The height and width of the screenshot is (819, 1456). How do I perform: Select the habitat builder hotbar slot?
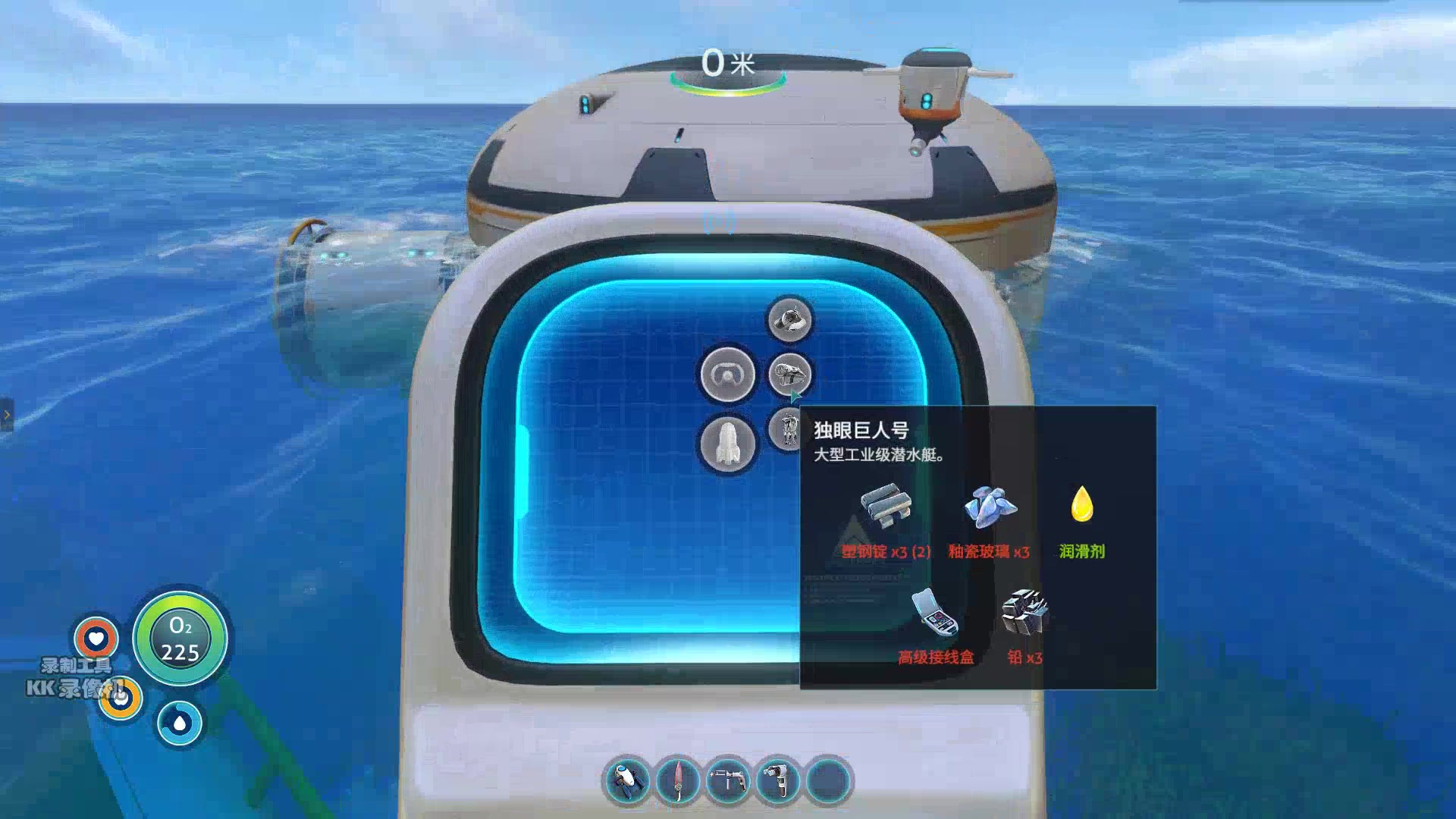pos(728,780)
